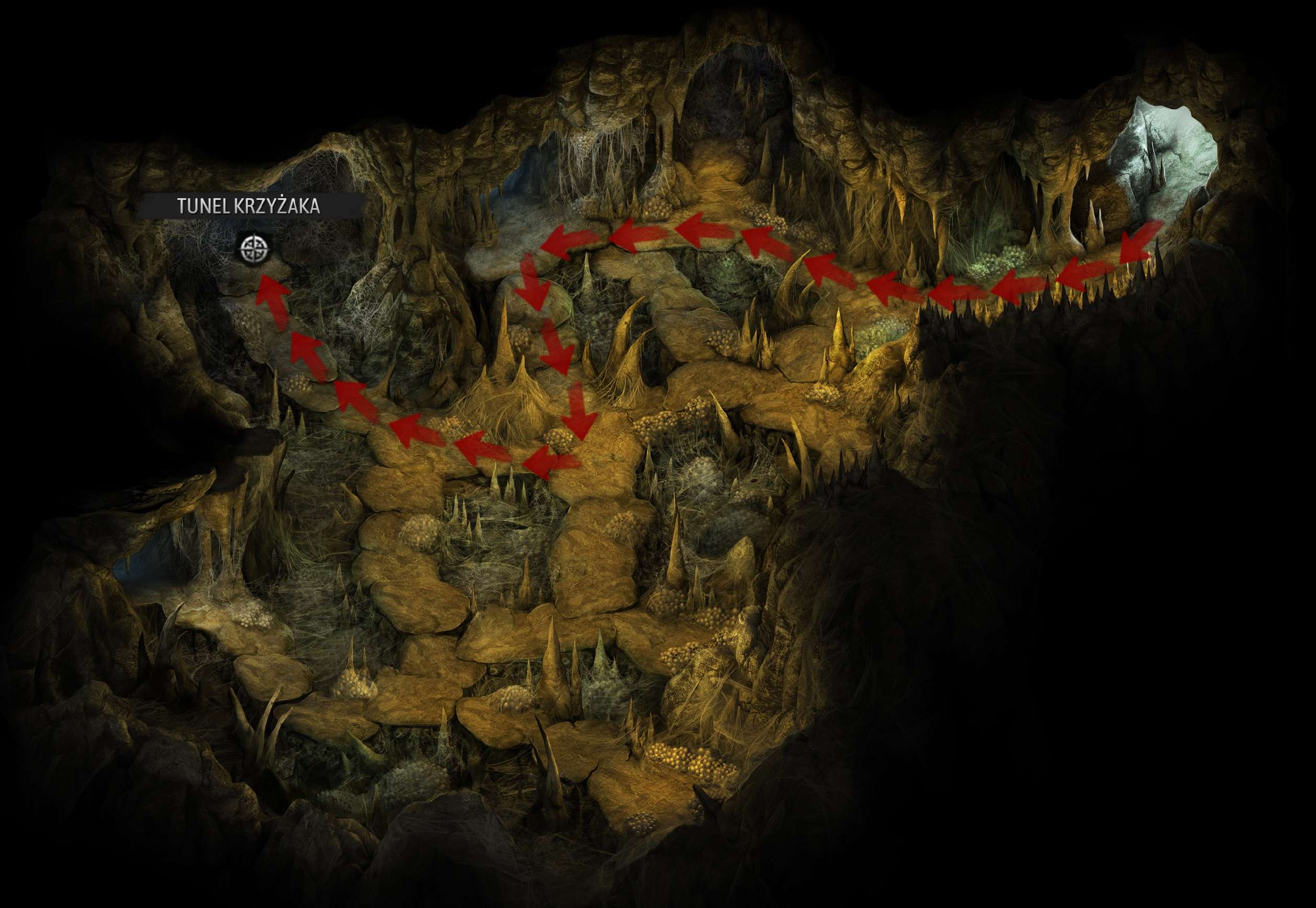Click the Tunel Krzyżaka location label
Image resolution: width=1316 pixels, height=908 pixels.
pyautogui.click(x=249, y=206)
